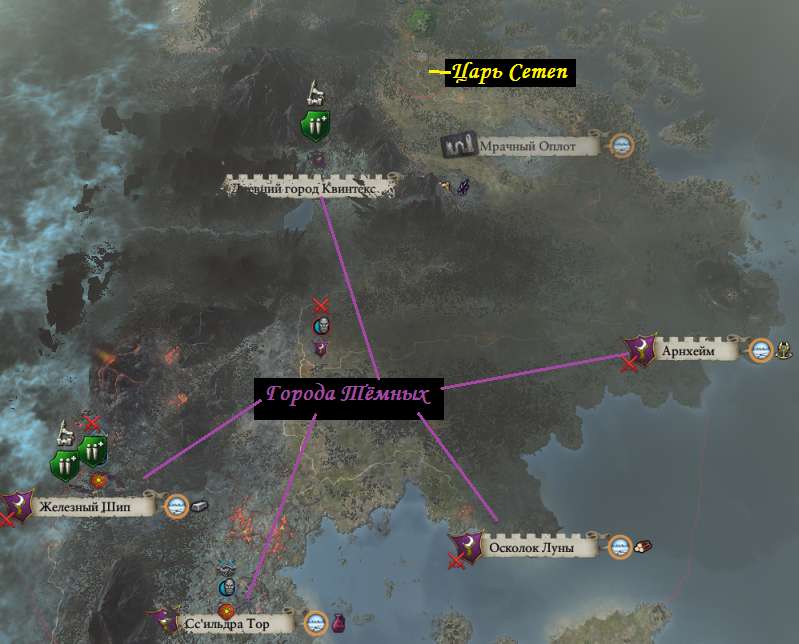Screen dimensions: 799x644
Task: Open the Осколок Луны settlement nameplate
Action: 540,547
